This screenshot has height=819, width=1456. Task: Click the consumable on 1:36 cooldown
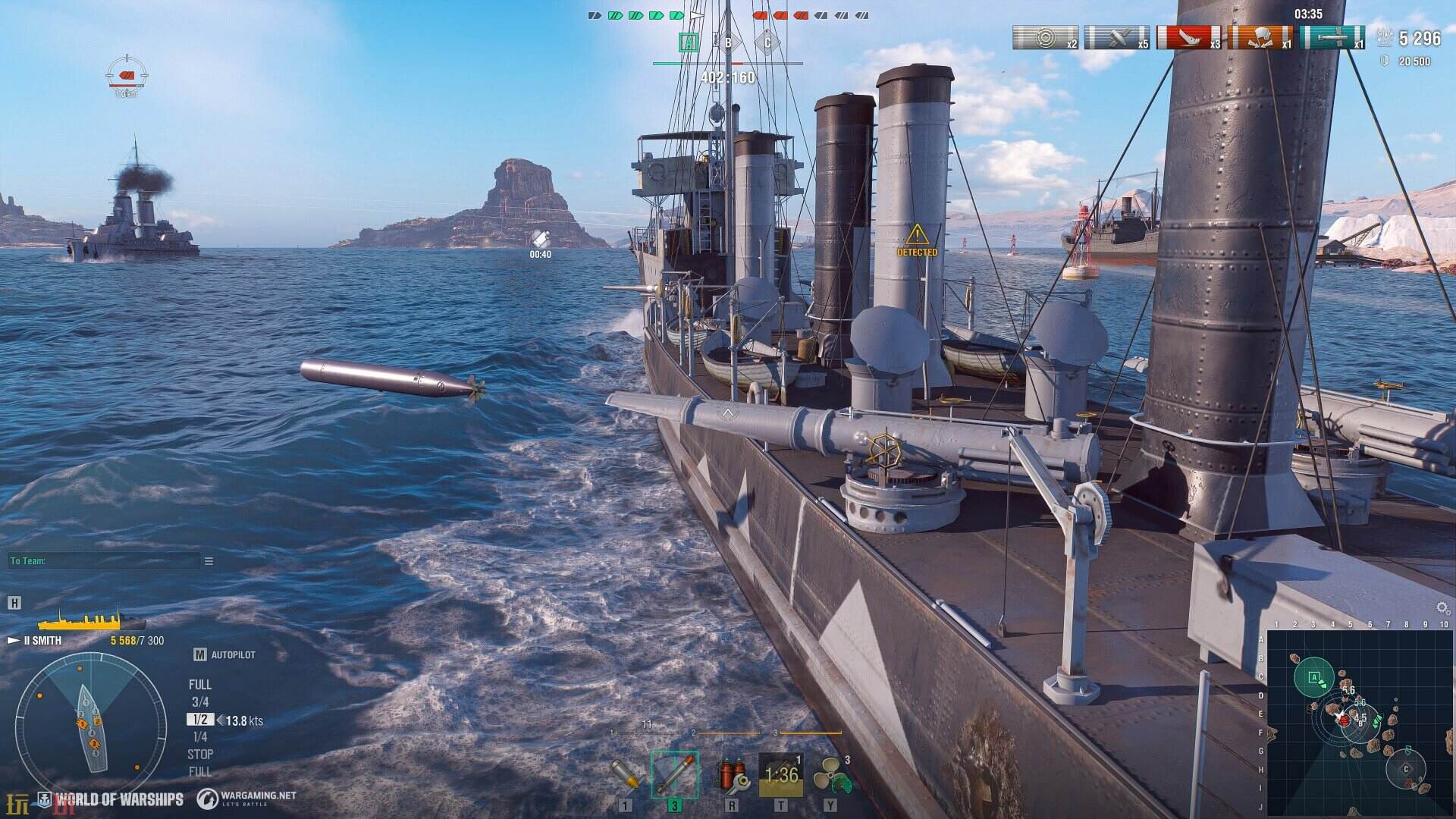pos(780,774)
